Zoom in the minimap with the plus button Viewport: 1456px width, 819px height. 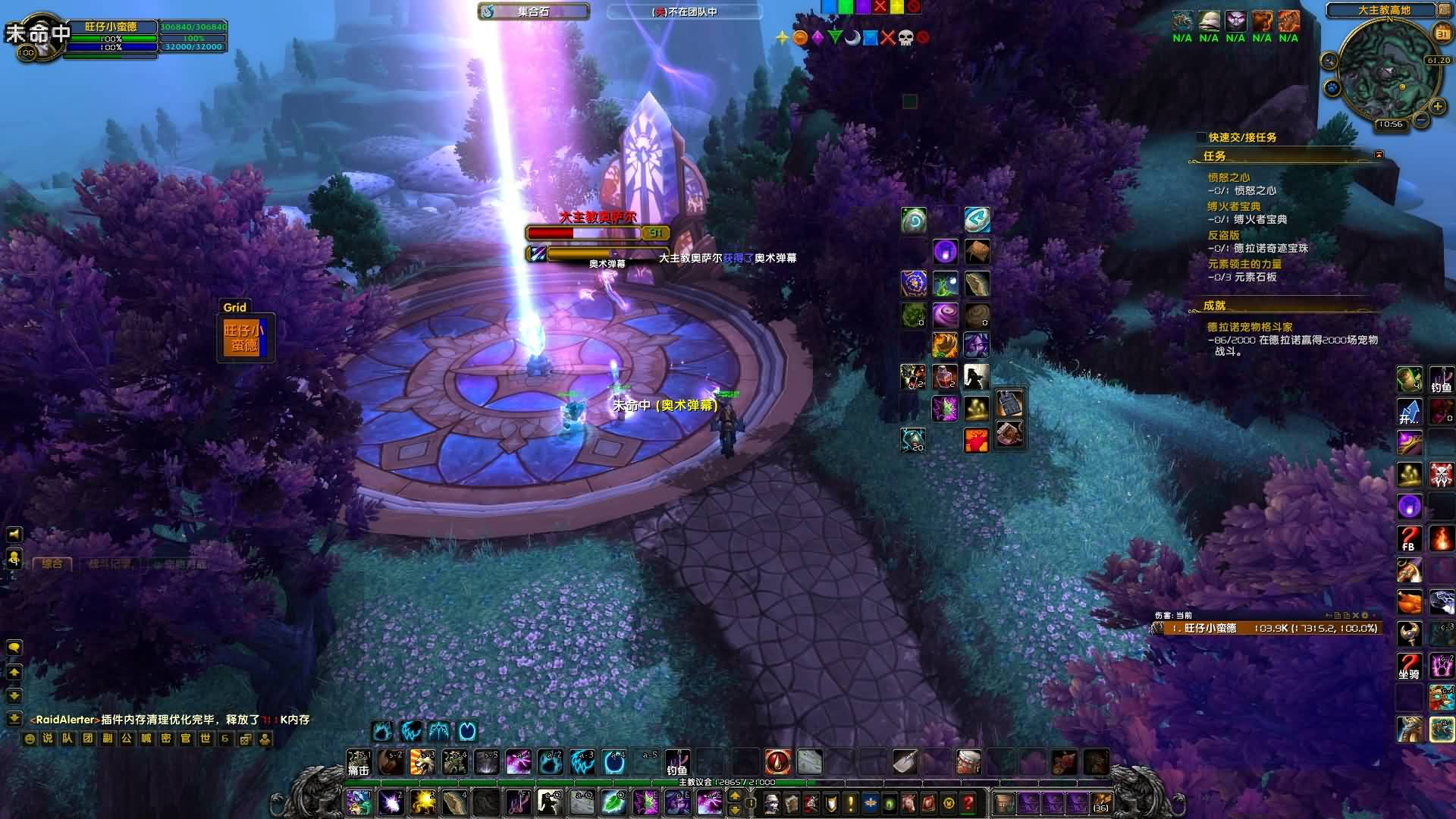tap(1437, 107)
